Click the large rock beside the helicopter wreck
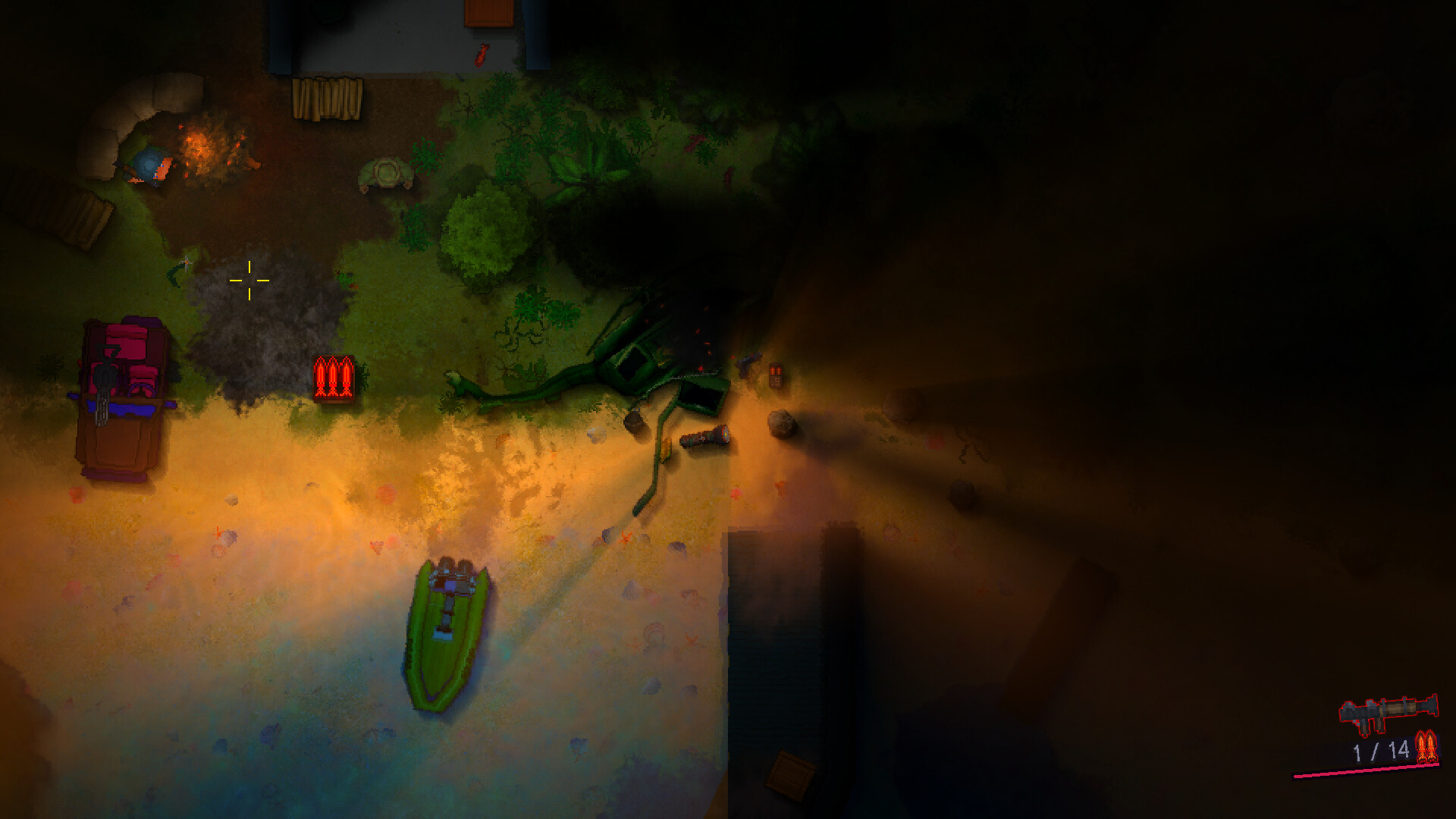1456x819 pixels. [782, 422]
